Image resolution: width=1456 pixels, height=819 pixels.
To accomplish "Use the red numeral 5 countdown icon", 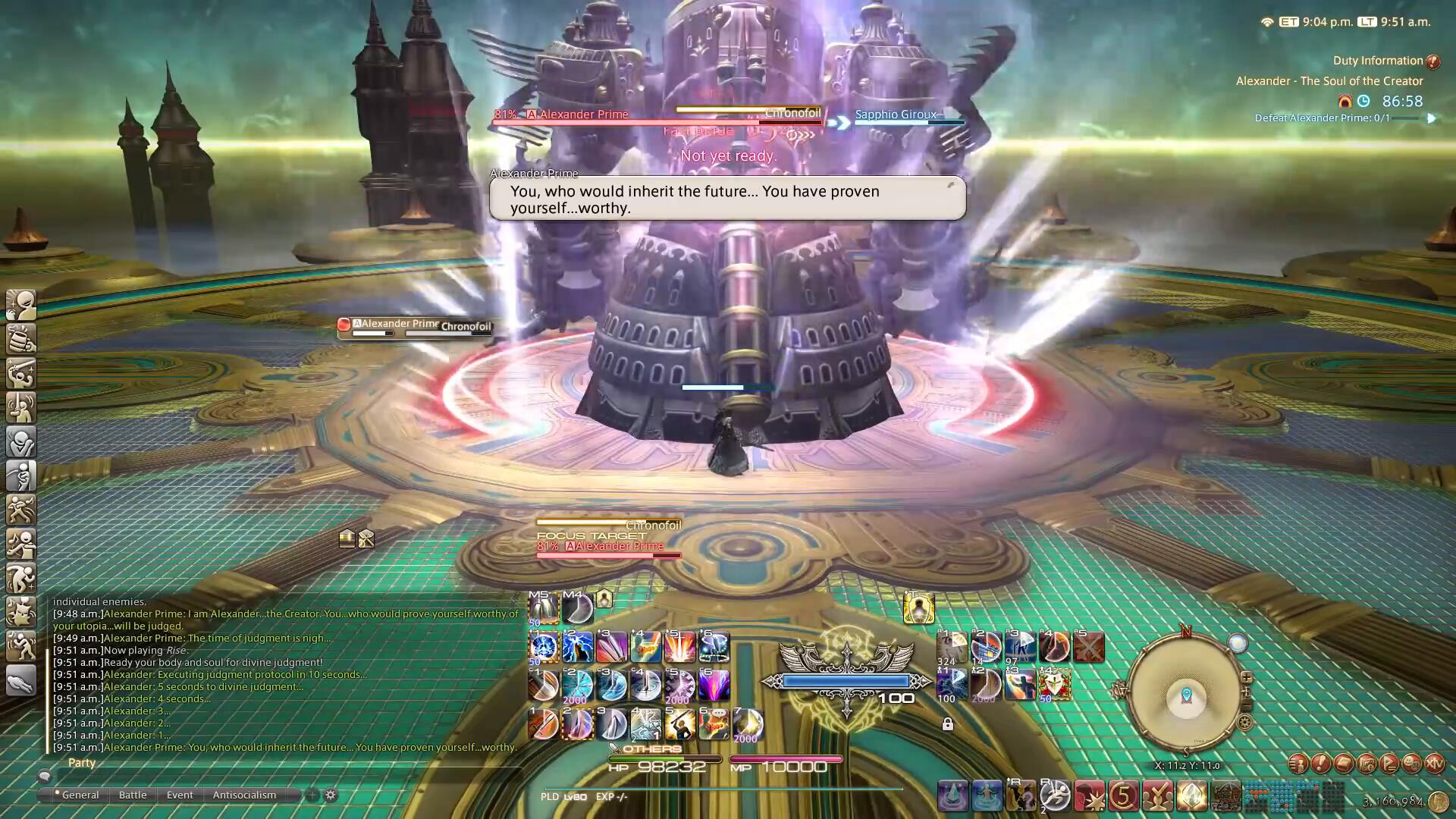I will 1123,796.
